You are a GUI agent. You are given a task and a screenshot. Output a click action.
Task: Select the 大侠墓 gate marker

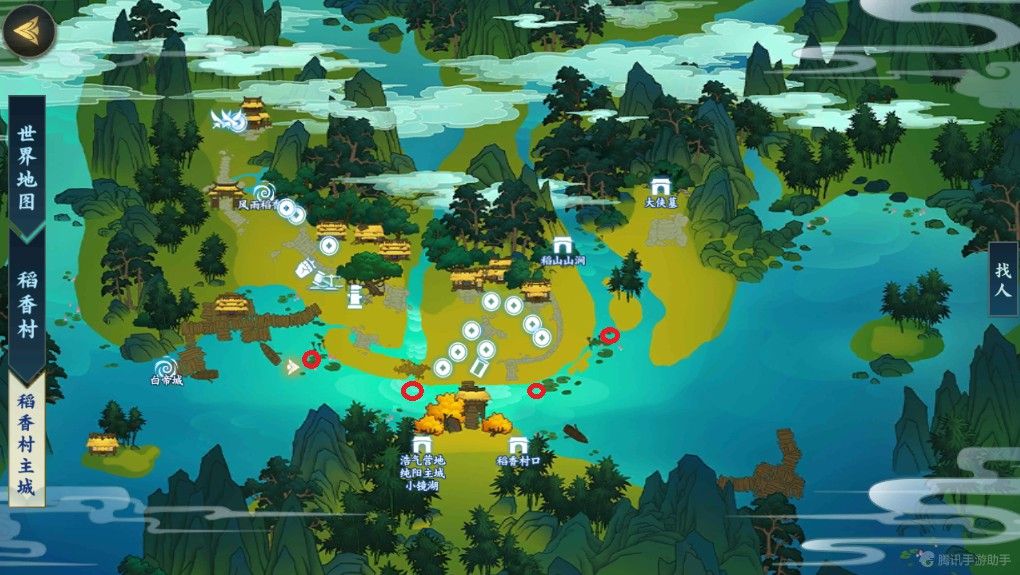[660, 187]
